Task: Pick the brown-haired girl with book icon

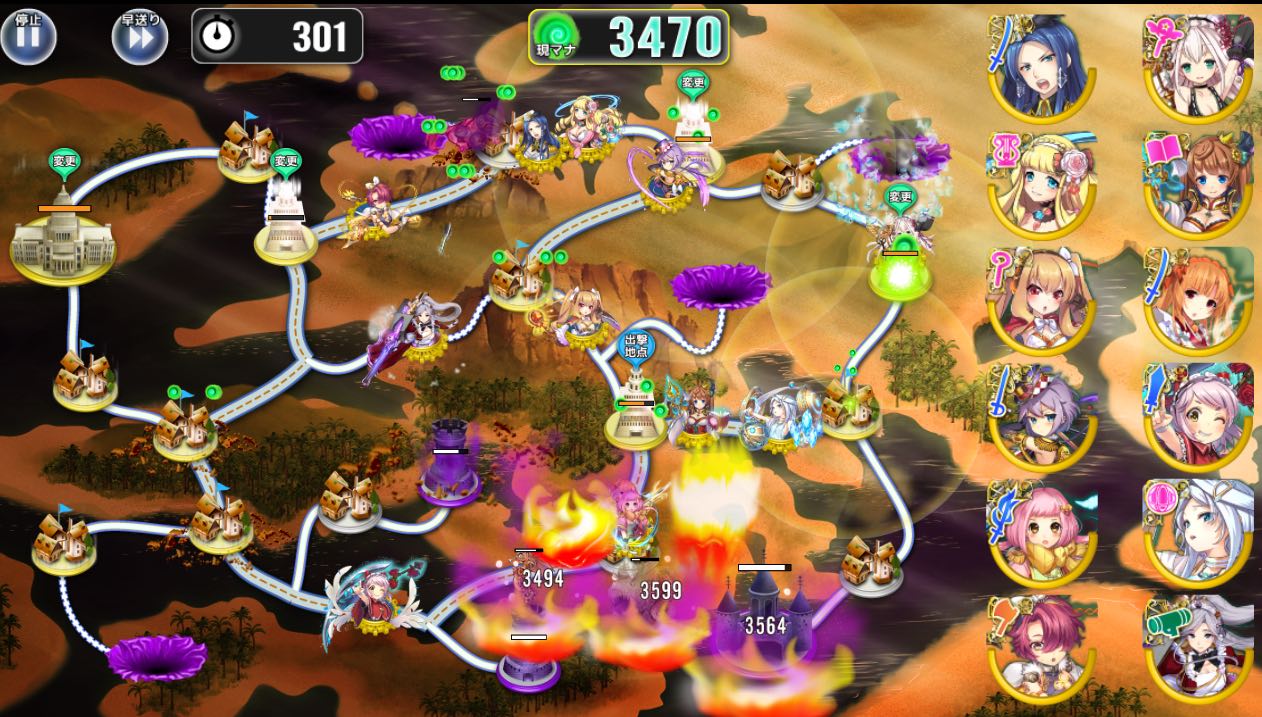Action: 1198,182
